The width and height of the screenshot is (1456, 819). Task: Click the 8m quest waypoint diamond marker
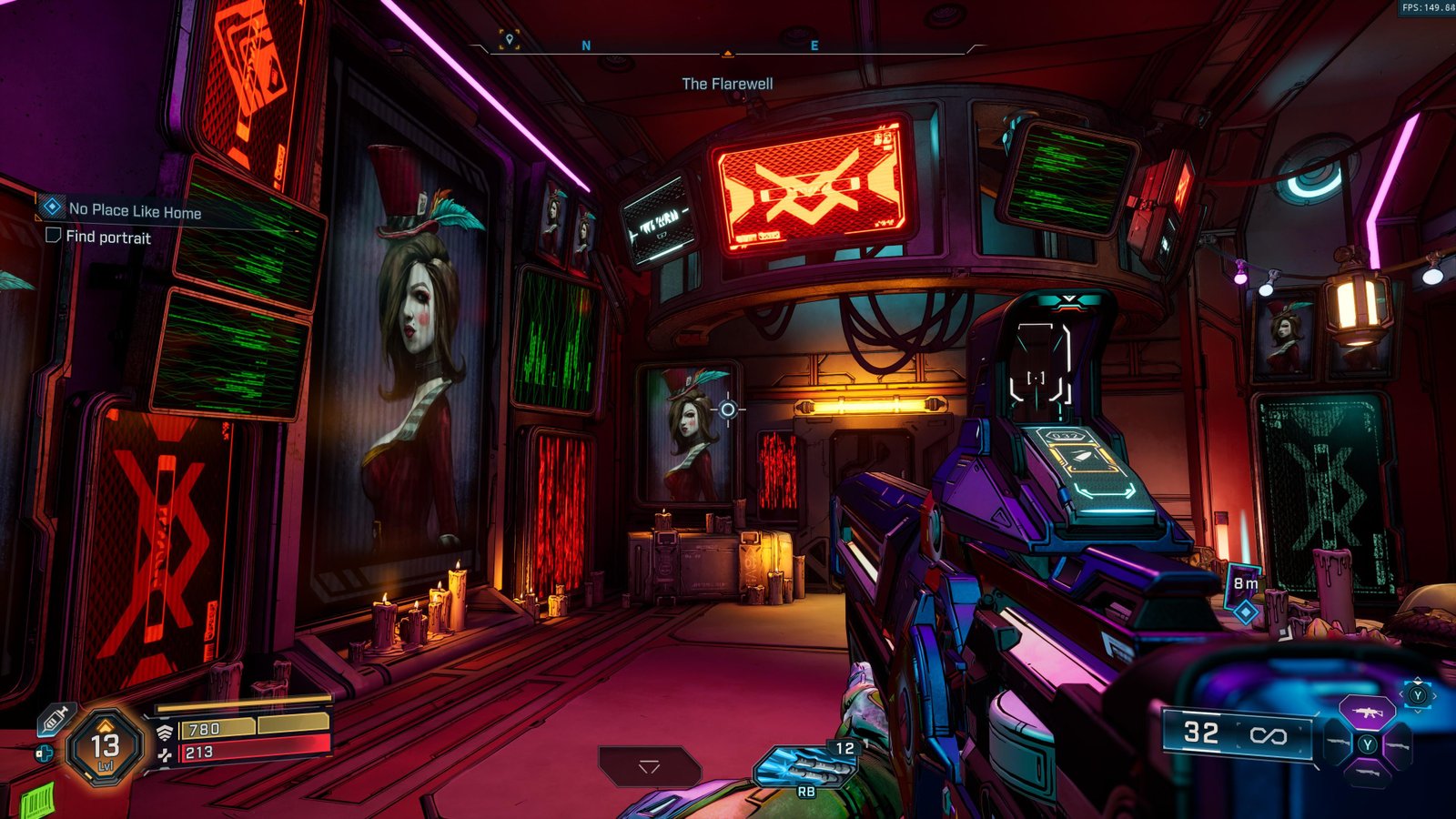1245,612
